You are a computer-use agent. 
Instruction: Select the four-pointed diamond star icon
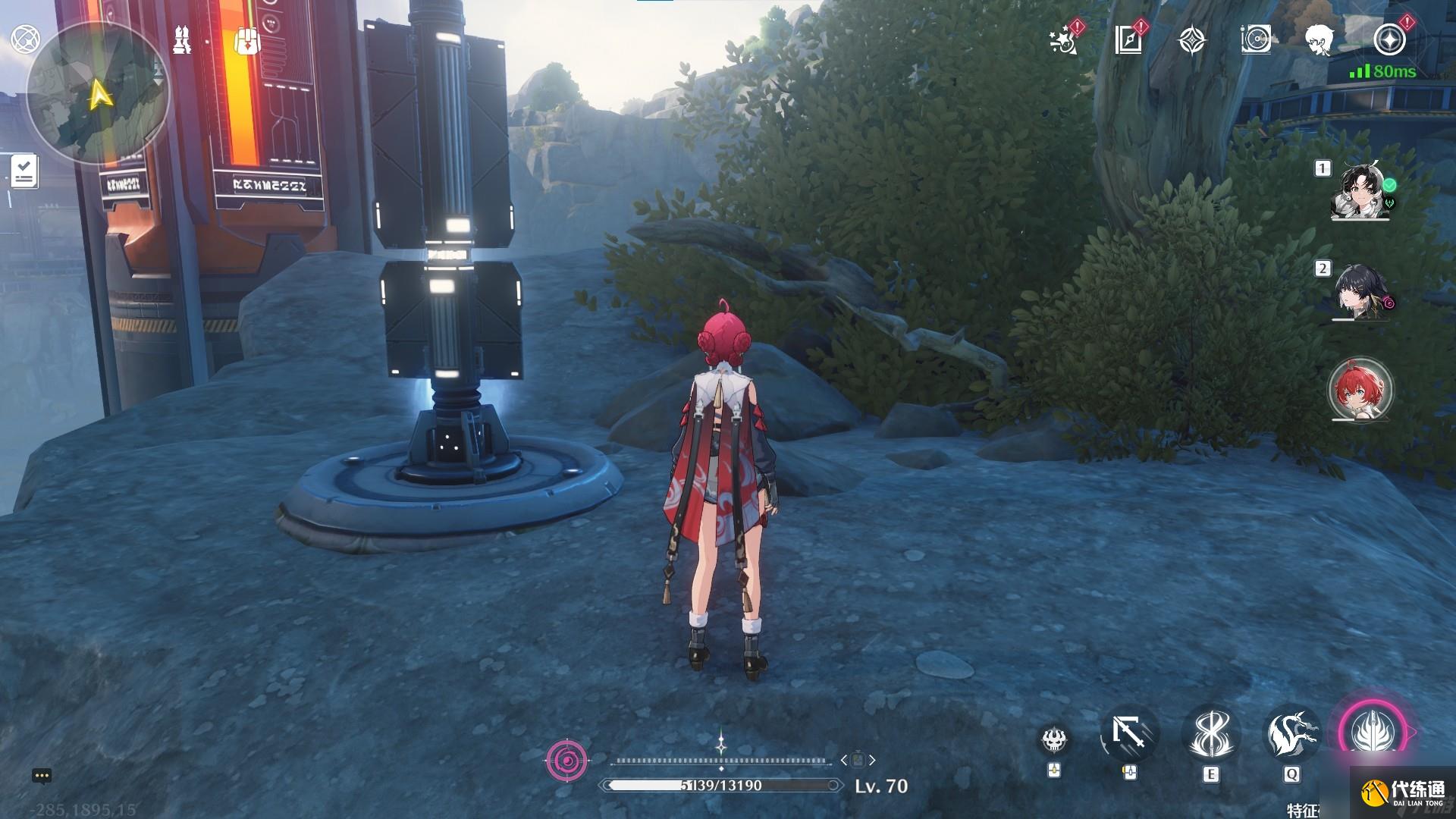[x=1192, y=40]
